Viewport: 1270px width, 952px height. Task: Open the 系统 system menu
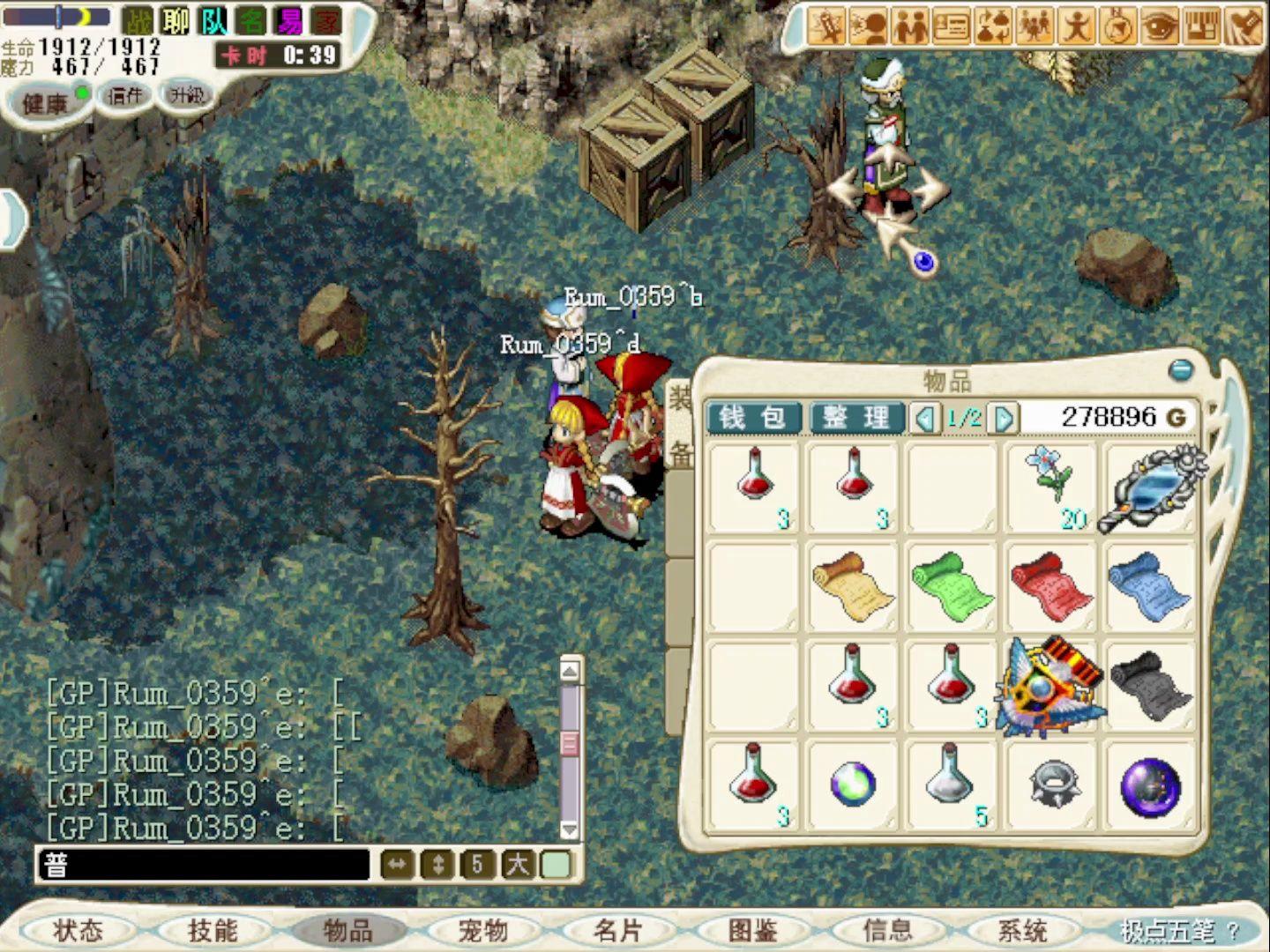click(x=1022, y=931)
